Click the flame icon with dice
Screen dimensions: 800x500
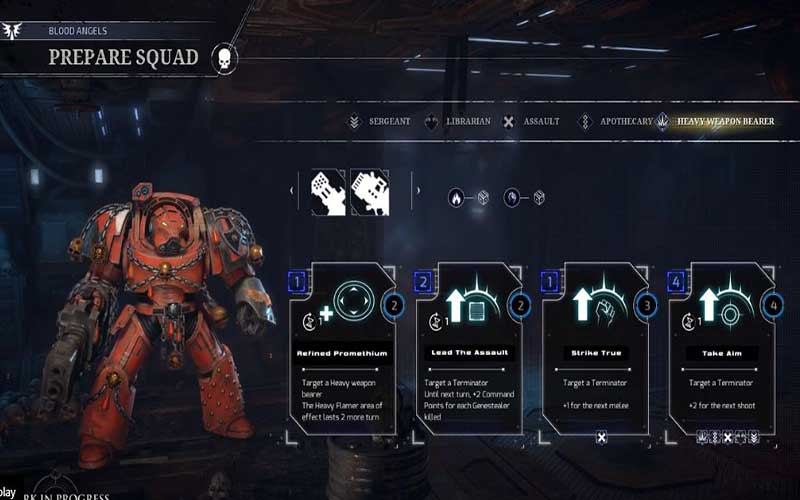(x=466, y=198)
